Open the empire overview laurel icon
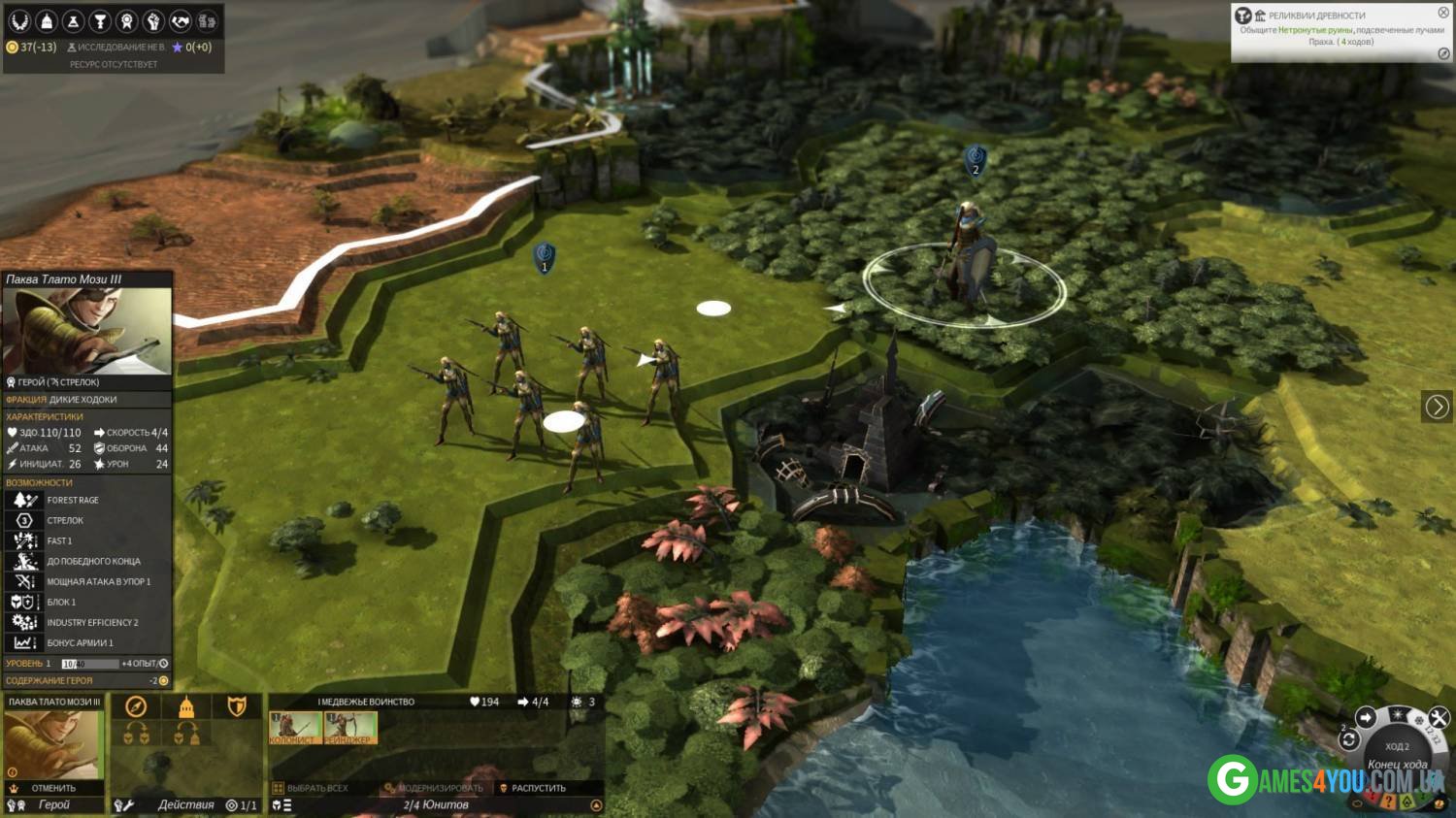Viewport: 1456px width, 818px height. [19, 20]
